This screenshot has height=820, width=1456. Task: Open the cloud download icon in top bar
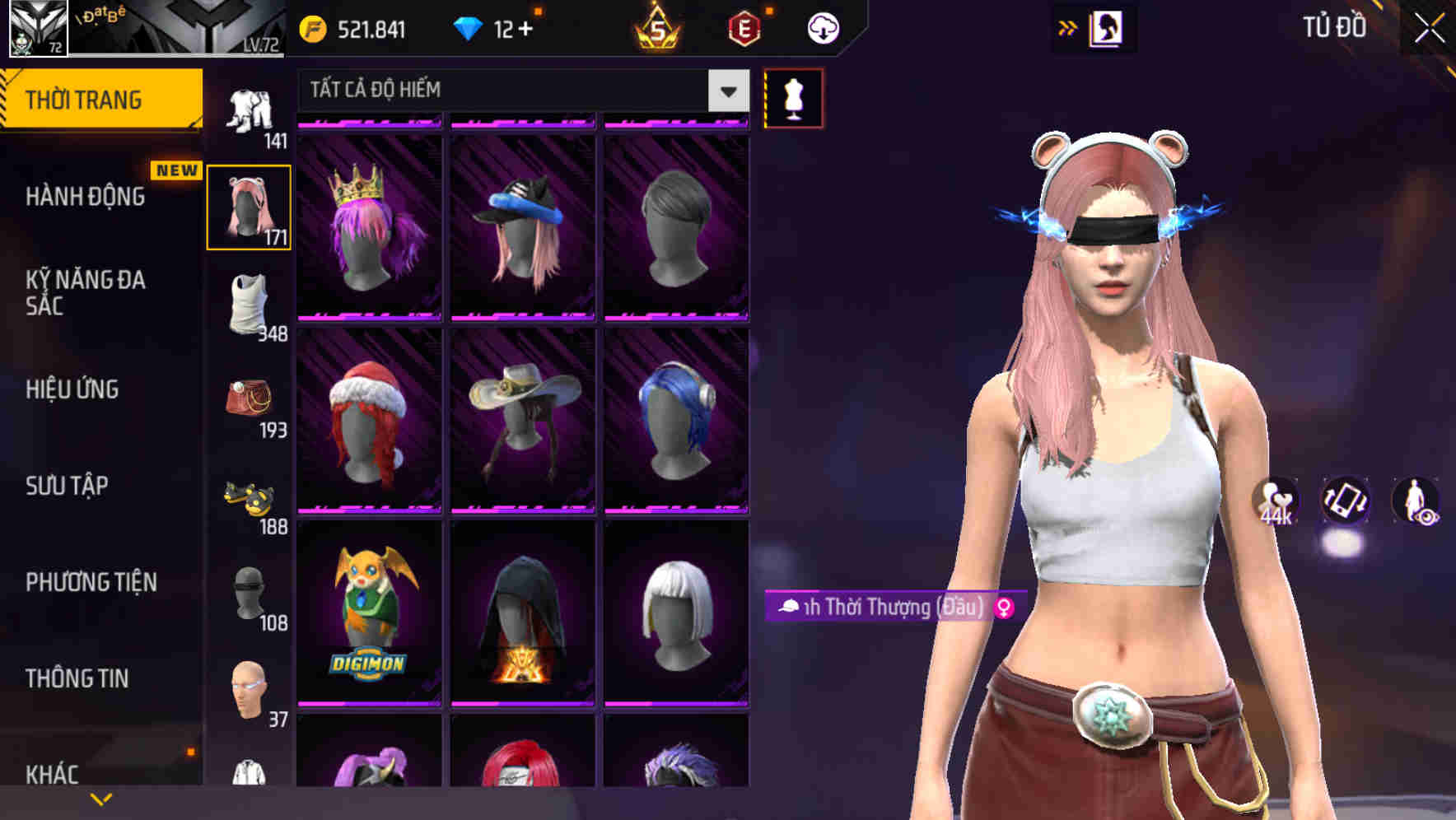click(x=821, y=27)
